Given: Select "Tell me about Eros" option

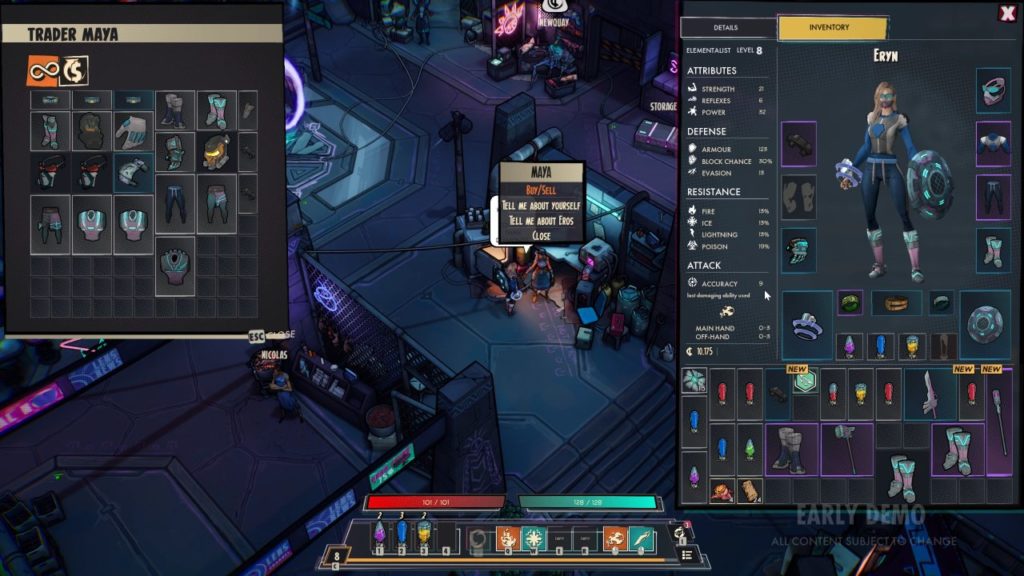Looking at the screenshot, I should click(x=543, y=220).
